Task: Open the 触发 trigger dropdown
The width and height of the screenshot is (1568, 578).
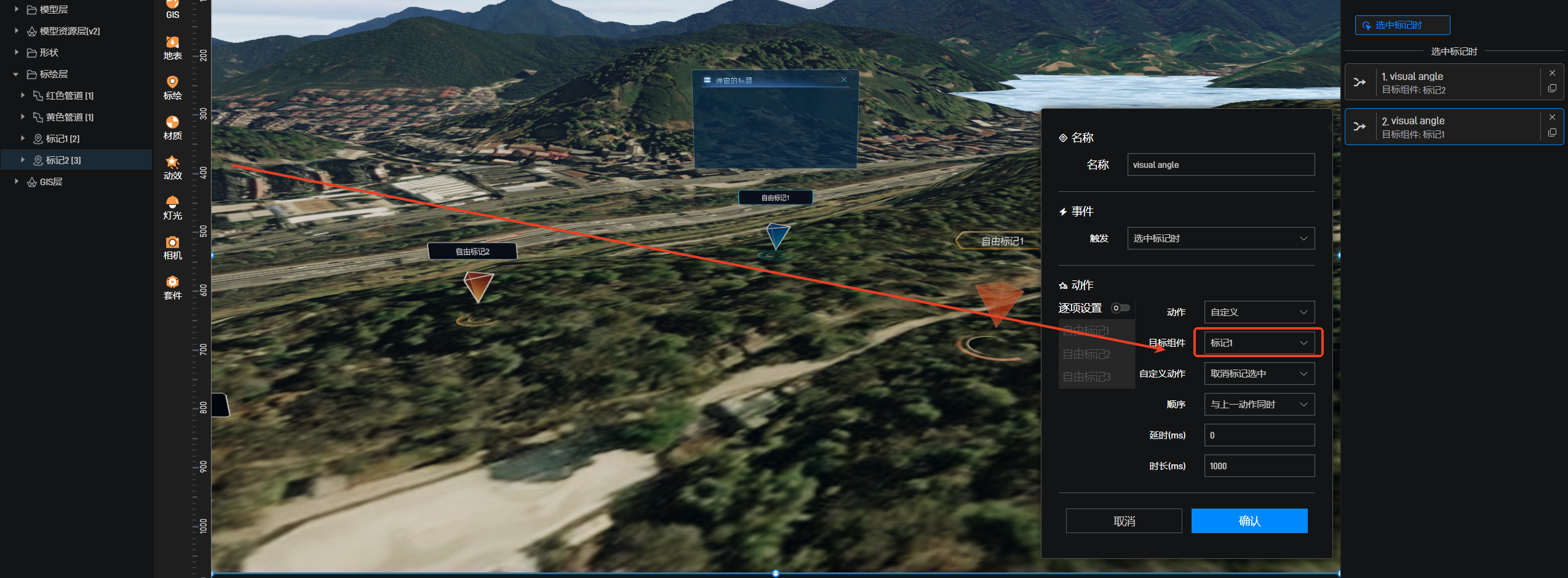Action: (1220, 239)
